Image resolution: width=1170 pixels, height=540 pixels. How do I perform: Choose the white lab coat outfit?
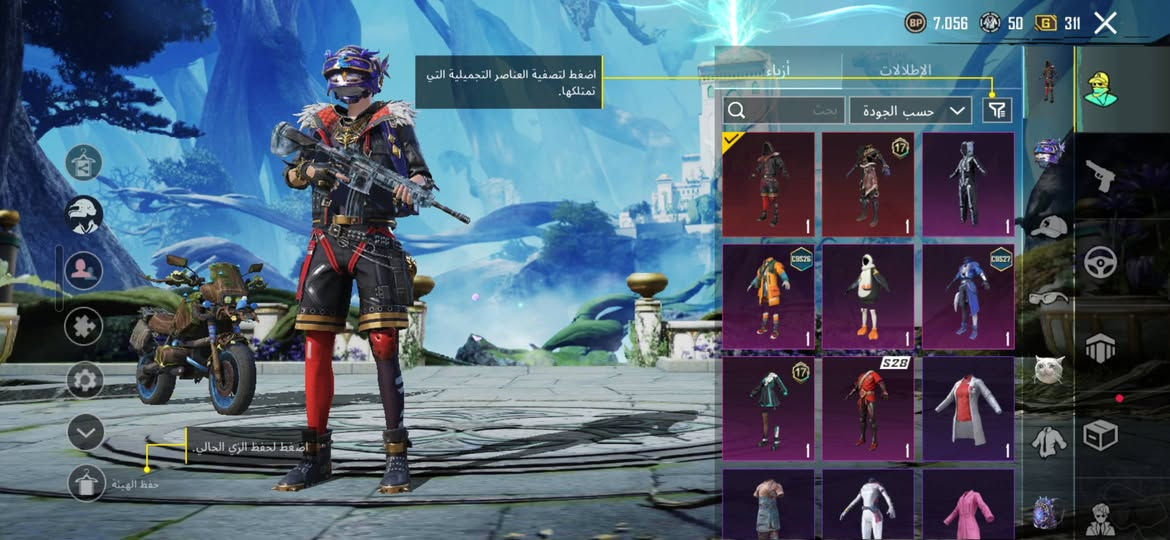click(x=968, y=409)
